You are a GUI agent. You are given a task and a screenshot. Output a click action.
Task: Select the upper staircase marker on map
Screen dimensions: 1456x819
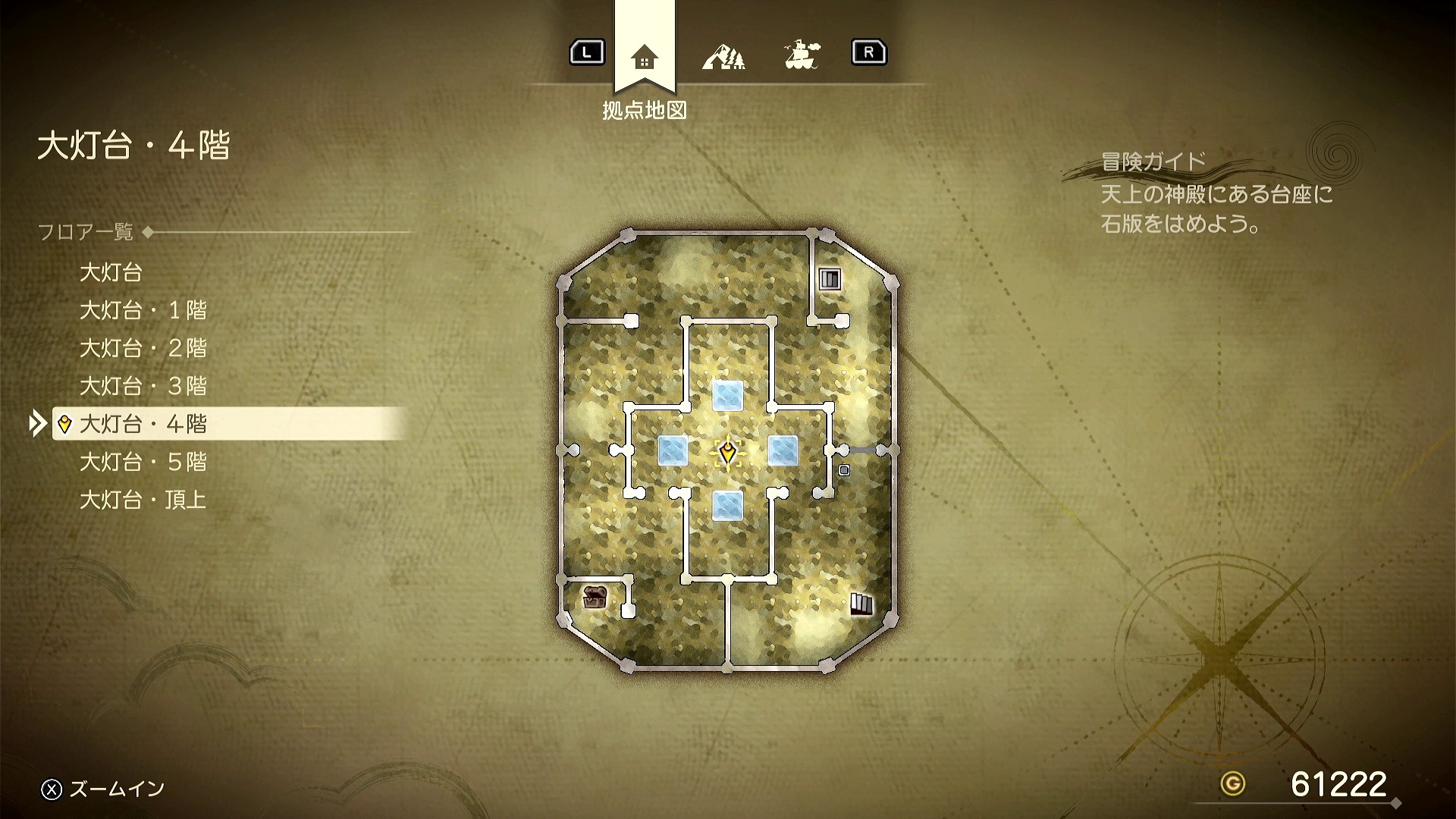(830, 279)
